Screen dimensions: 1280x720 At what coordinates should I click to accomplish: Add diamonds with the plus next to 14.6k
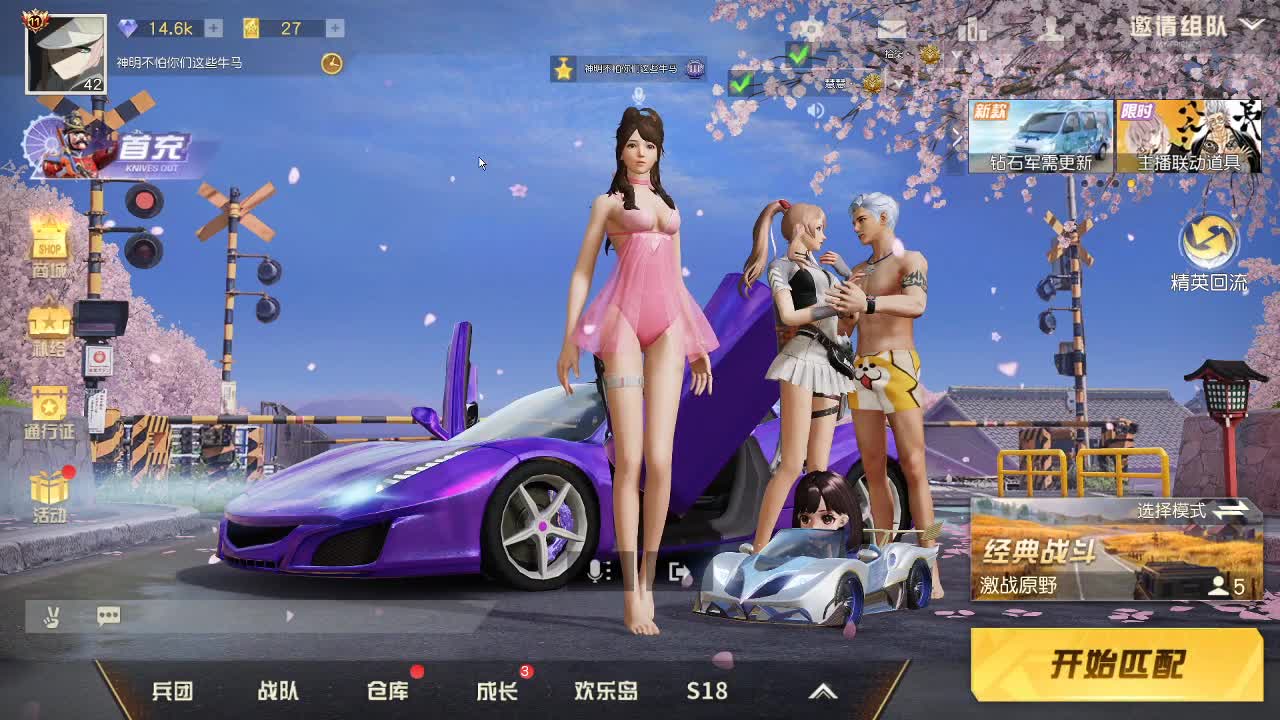[x=213, y=28]
